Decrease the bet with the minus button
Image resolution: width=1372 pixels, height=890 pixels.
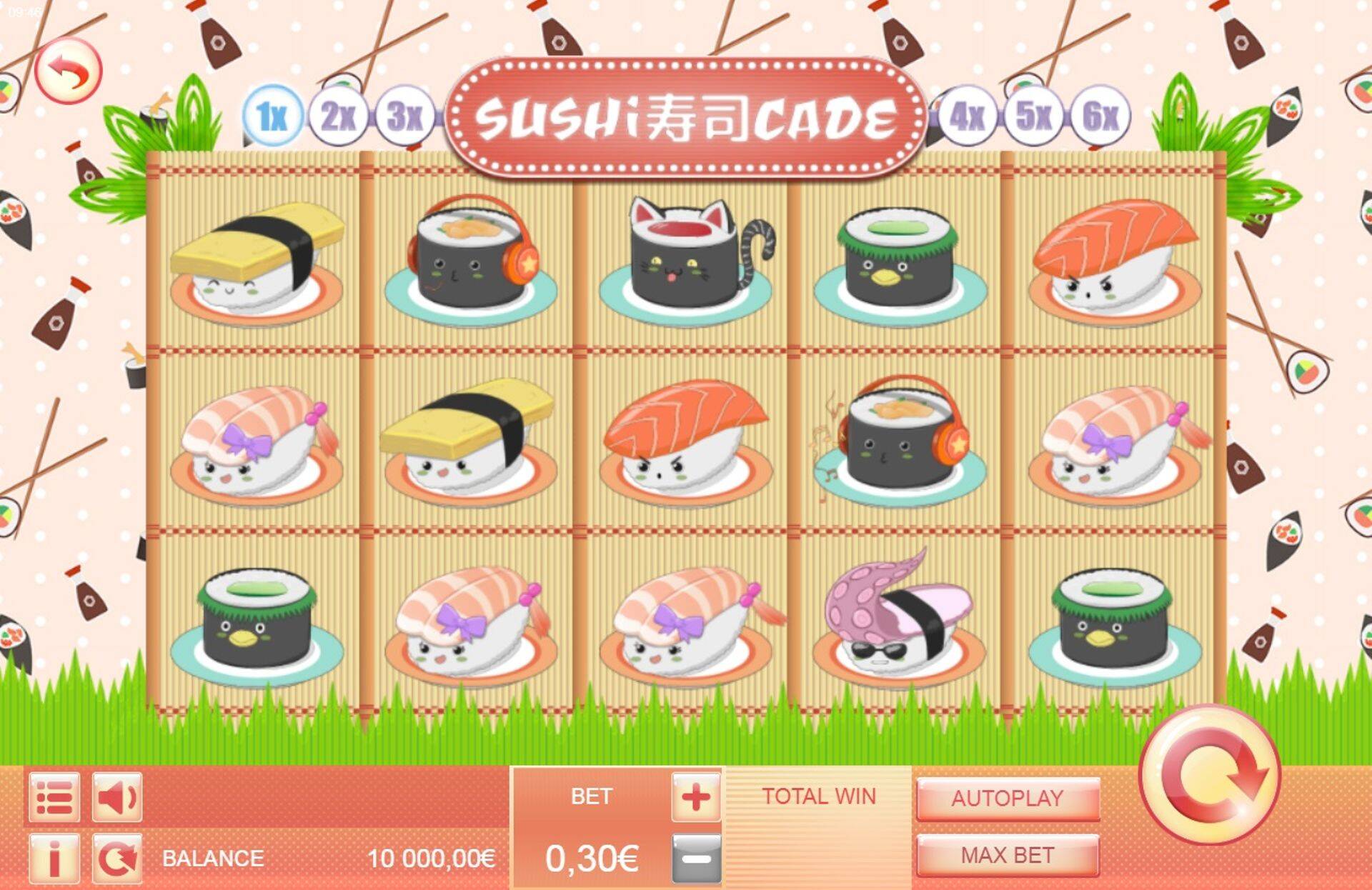click(x=695, y=858)
